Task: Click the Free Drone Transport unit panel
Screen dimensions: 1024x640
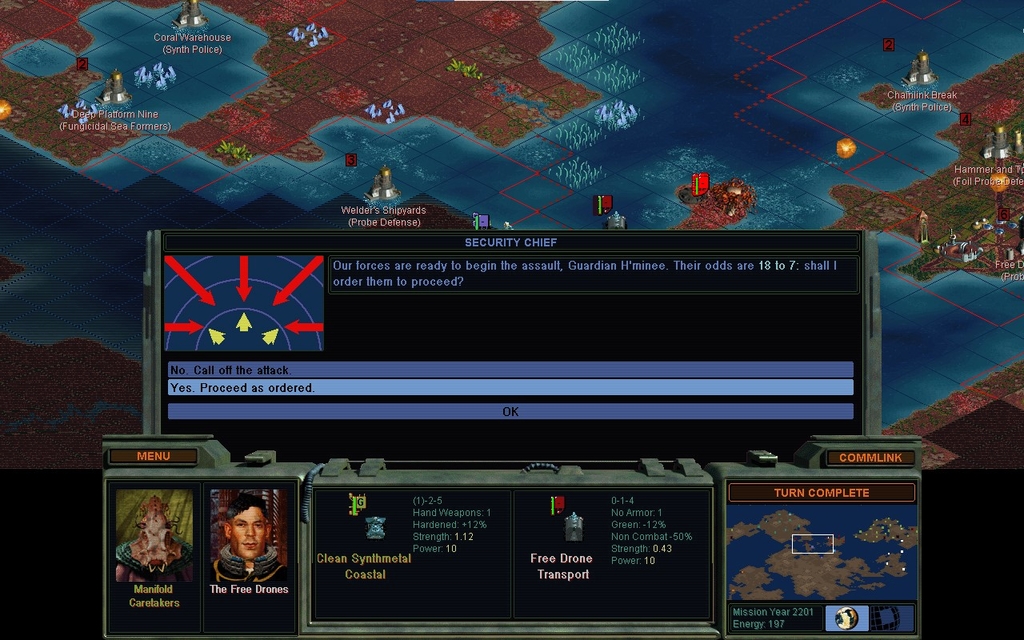Action: [x=611, y=552]
